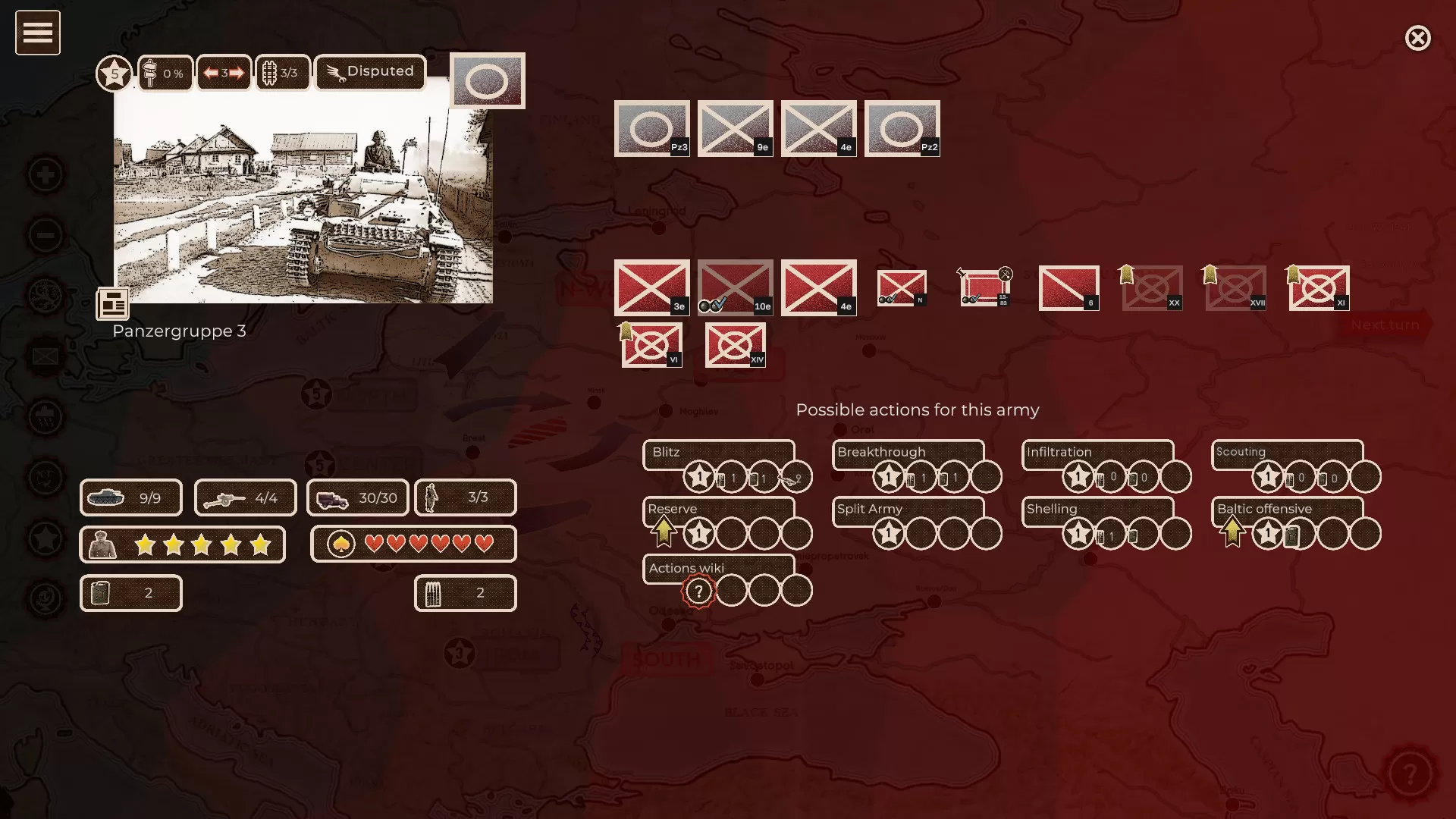
Task: Open the weather overlay icon on sidebar
Action: tap(46, 416)
